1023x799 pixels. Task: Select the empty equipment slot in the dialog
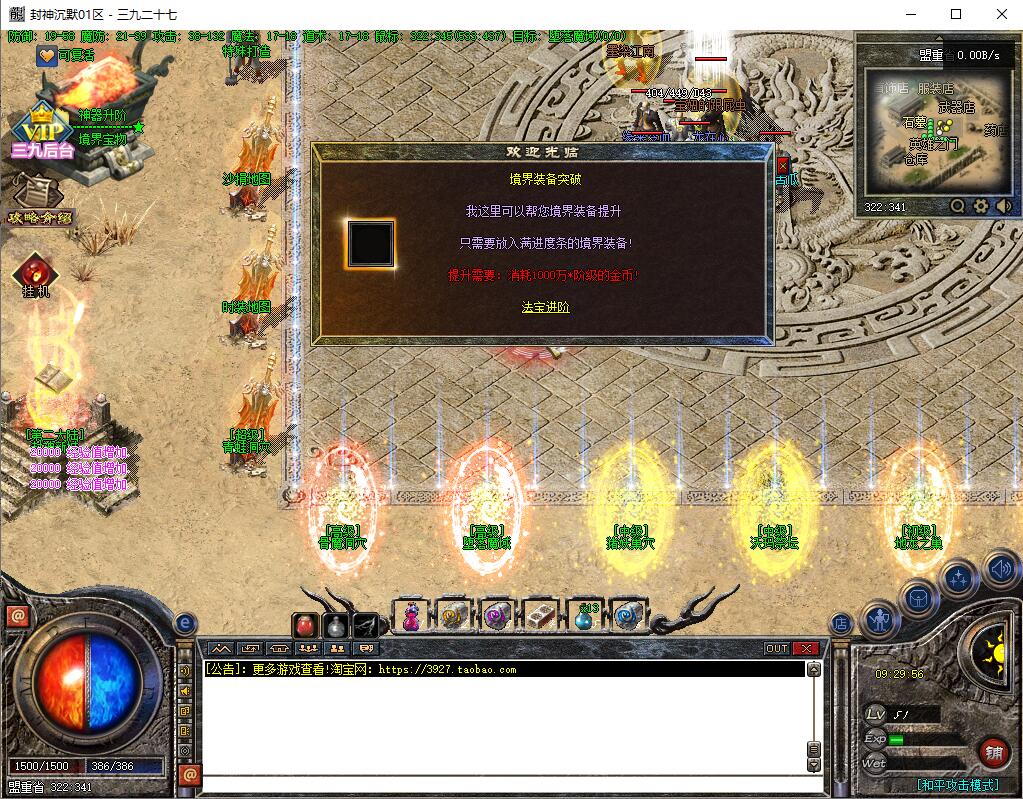pyautogui.click(x=370, y=244)
